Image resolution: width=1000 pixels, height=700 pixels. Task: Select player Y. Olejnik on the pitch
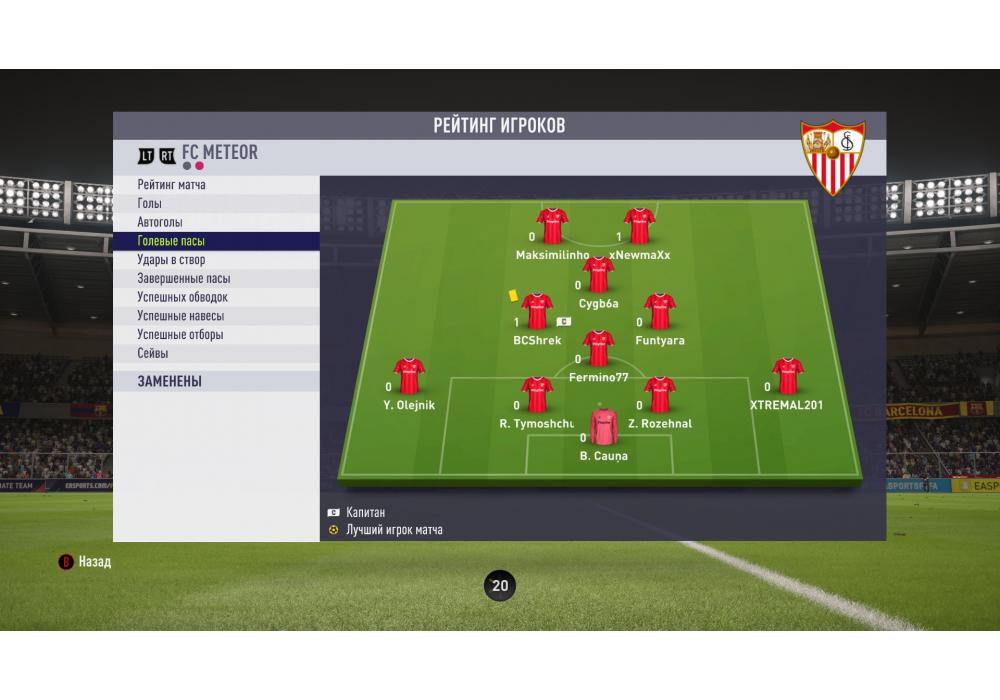pyautogui.click(x=409, y=377)
